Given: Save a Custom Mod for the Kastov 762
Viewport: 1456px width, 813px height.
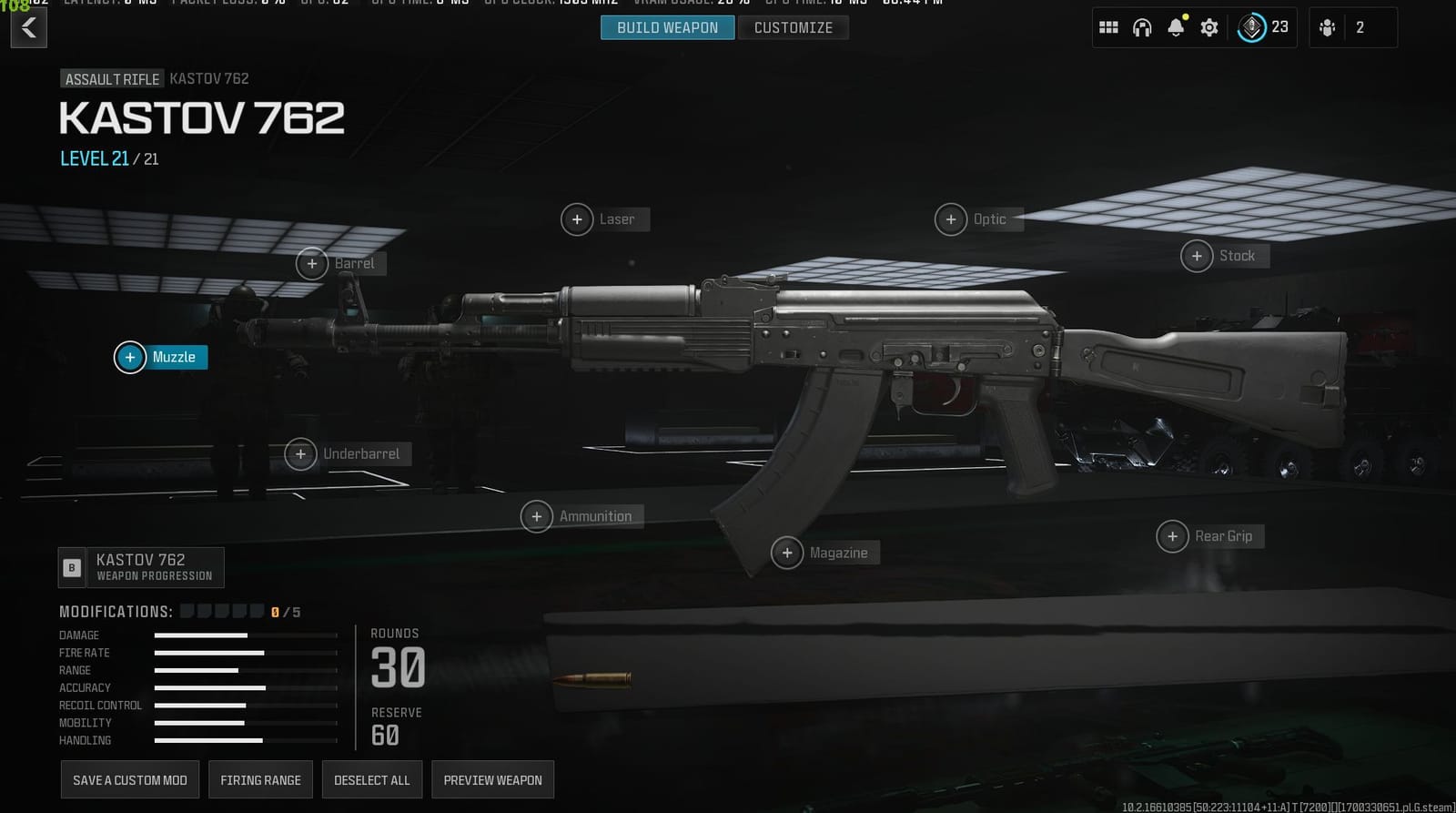Looking at the screenshot, I should pos(129,779).
